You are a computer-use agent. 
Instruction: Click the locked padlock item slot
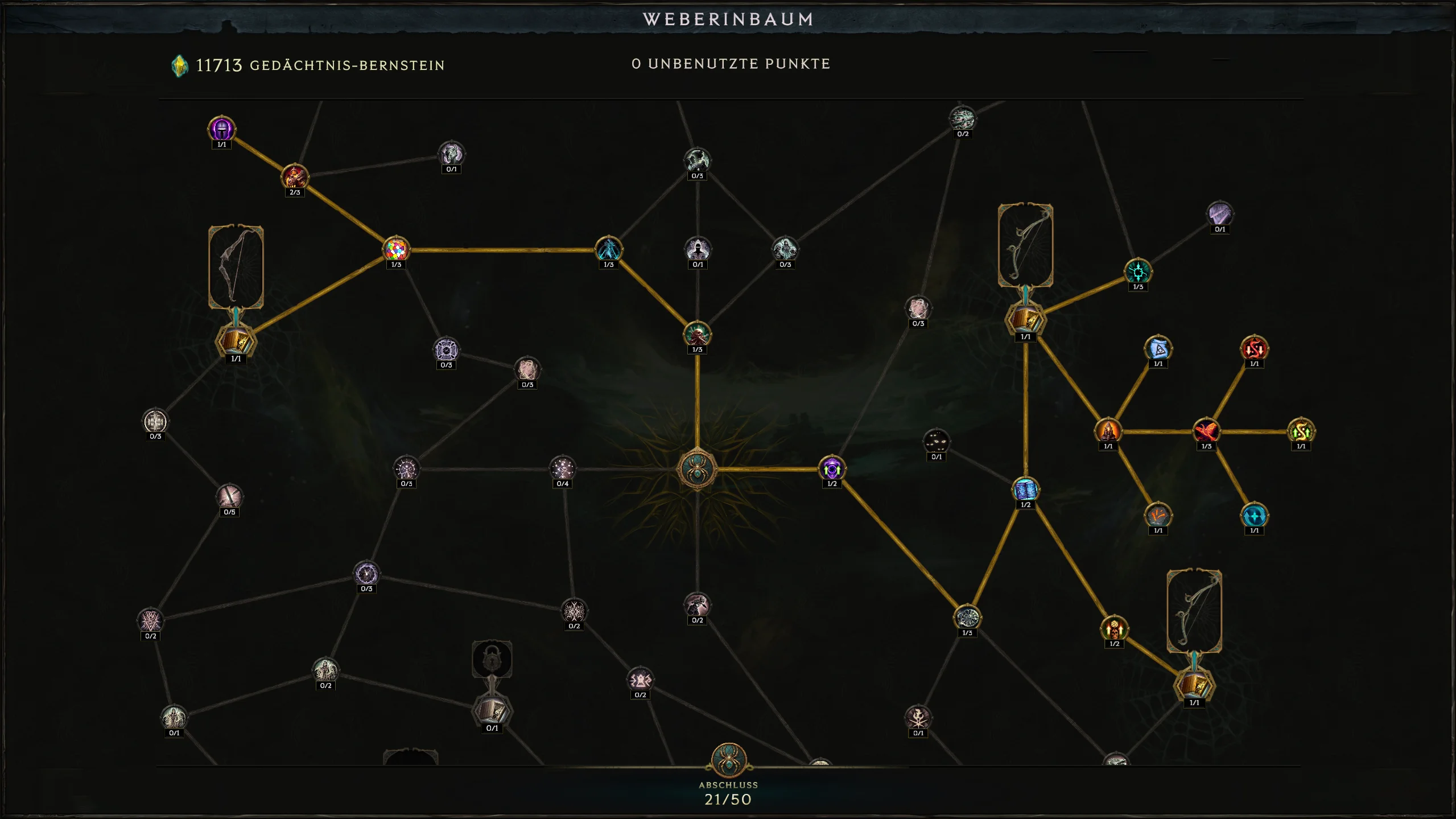pyautogui.click(x=492, y=660)
